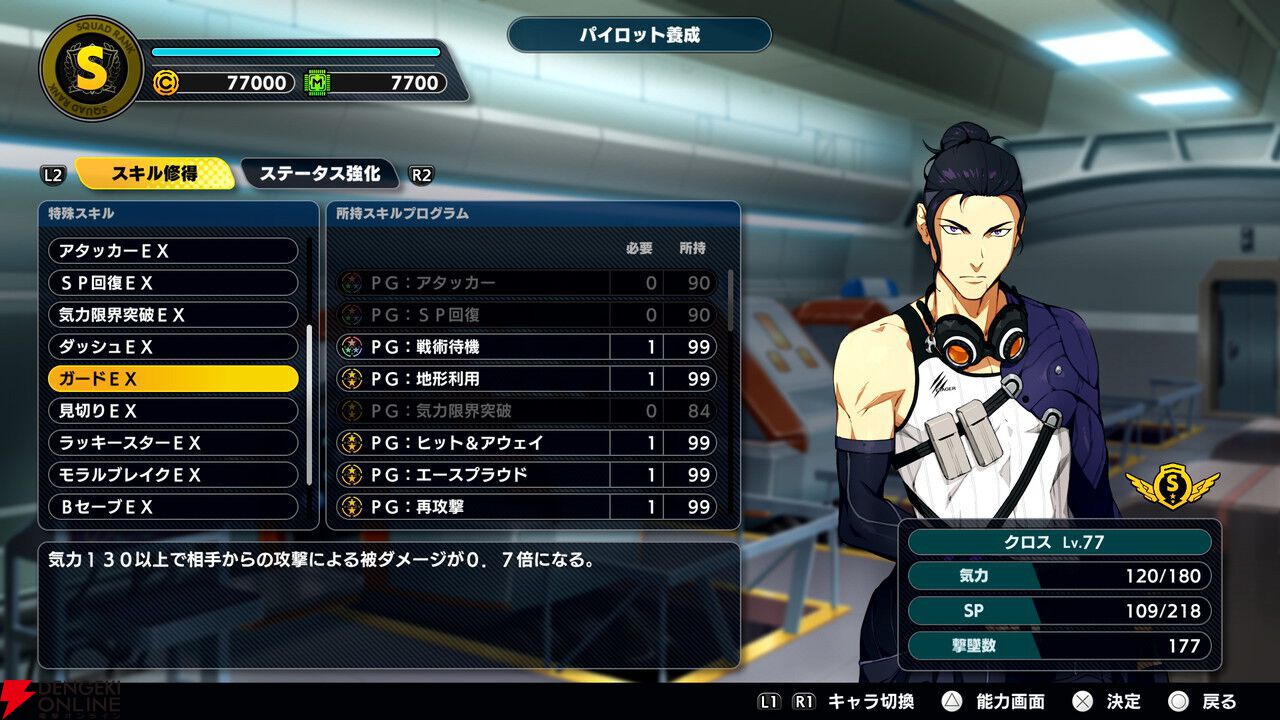1280x720 pixels.
Task: Pick the PG:再攻撃 program row
Action: pyautogui.click(x=526, y=507)
